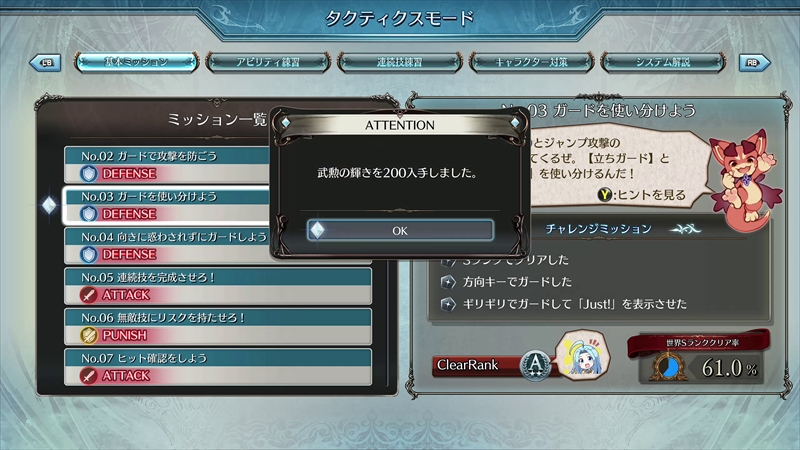
Task: Switch to the 基本ミッション tab
Action: [x=136, y=62]
